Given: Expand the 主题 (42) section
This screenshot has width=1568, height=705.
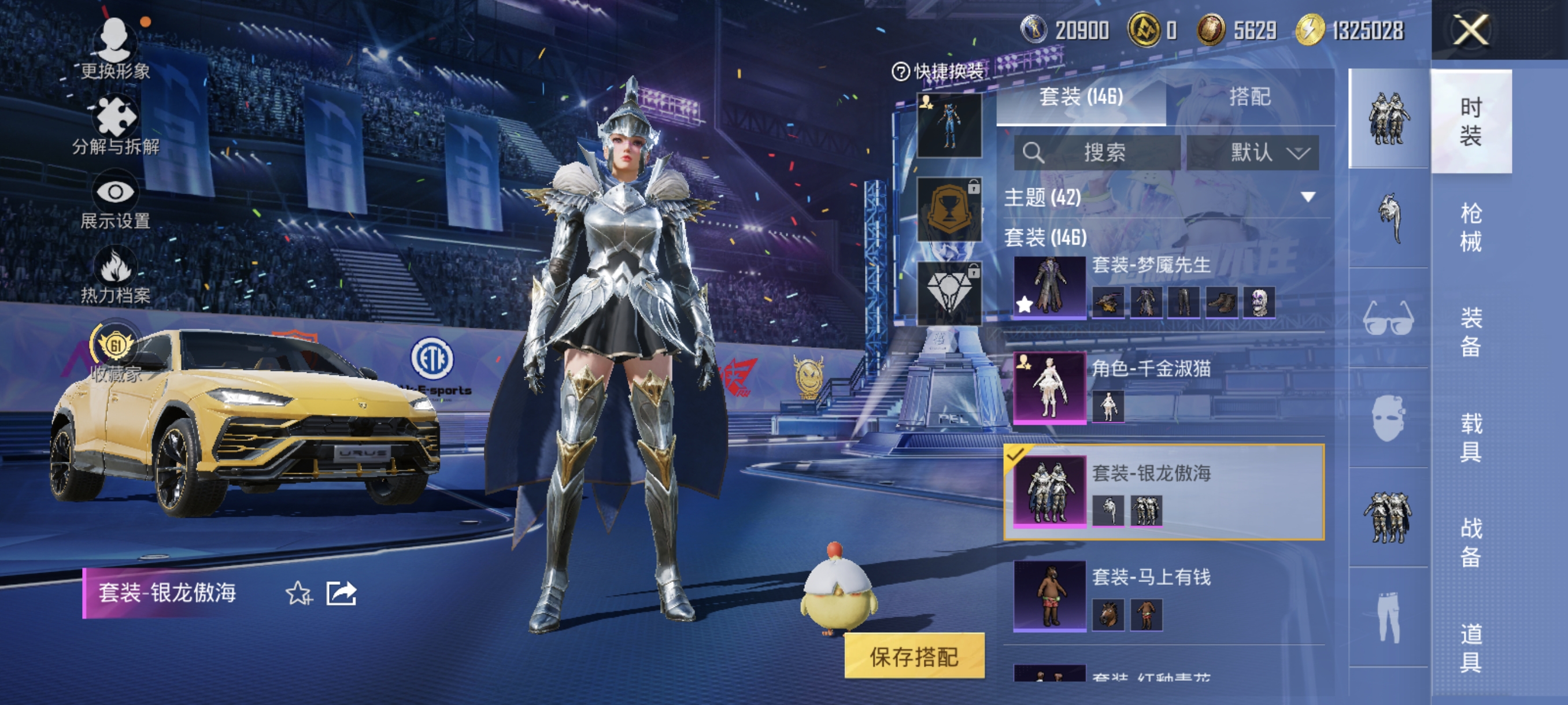Looking at the screenshot, I should (x=1307, y=197).
